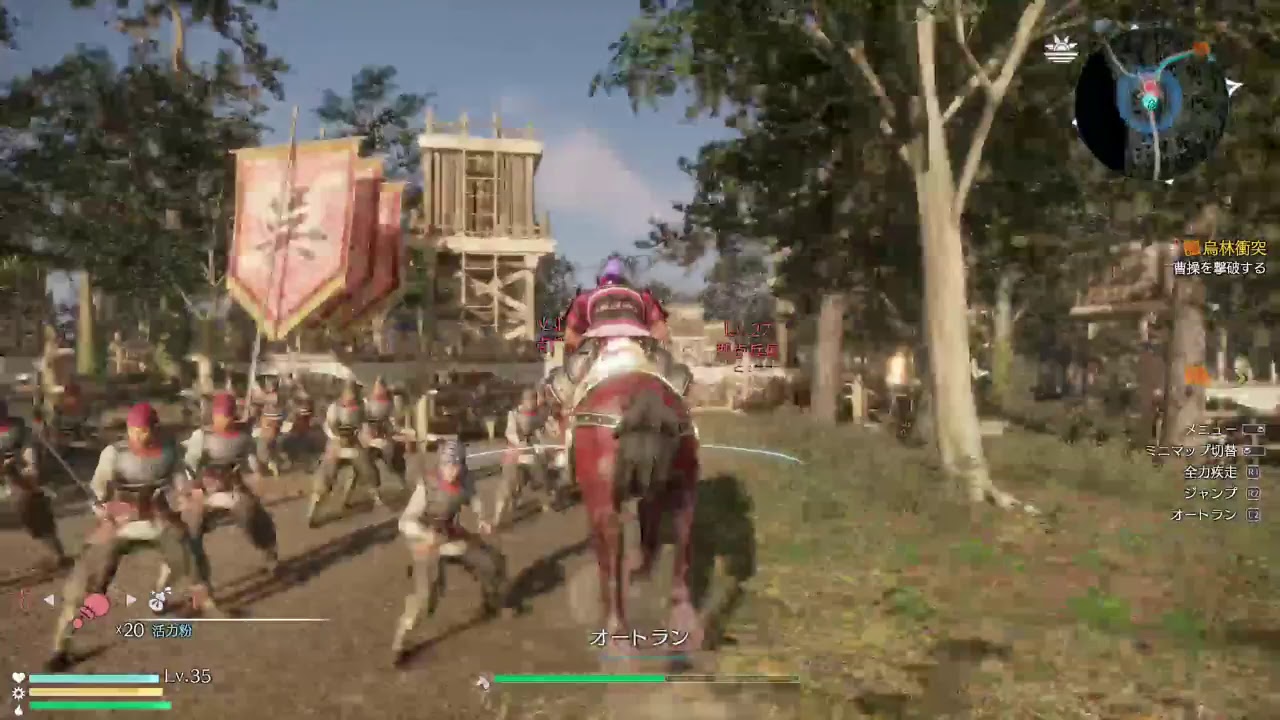Click the sun icon beside the experience gauge

18,693
